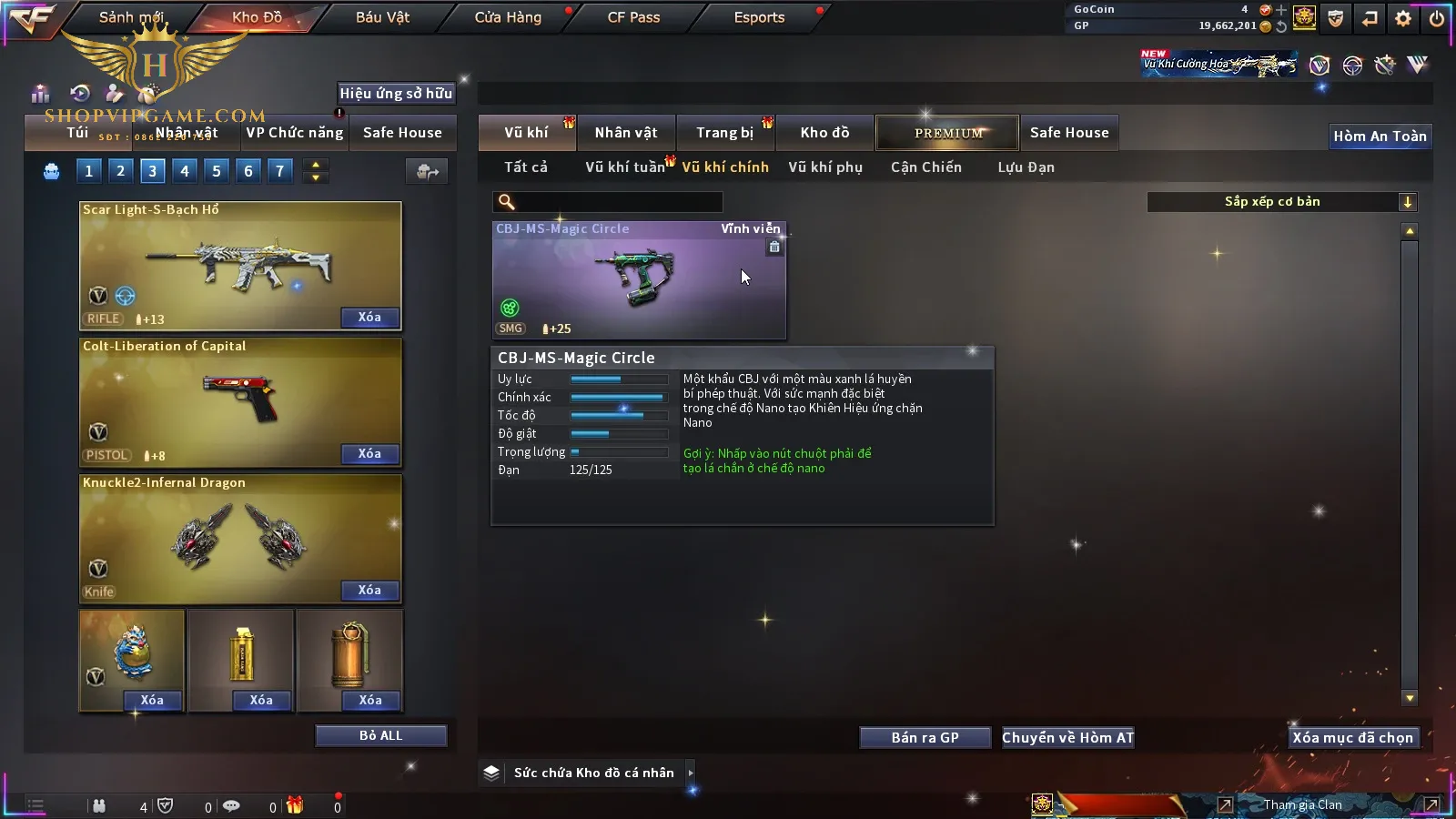Remove the Scar Light-S-Bạch Hổ rifle with Xóa
This screenshot has height=819, width=1456.
click(369, 318)
